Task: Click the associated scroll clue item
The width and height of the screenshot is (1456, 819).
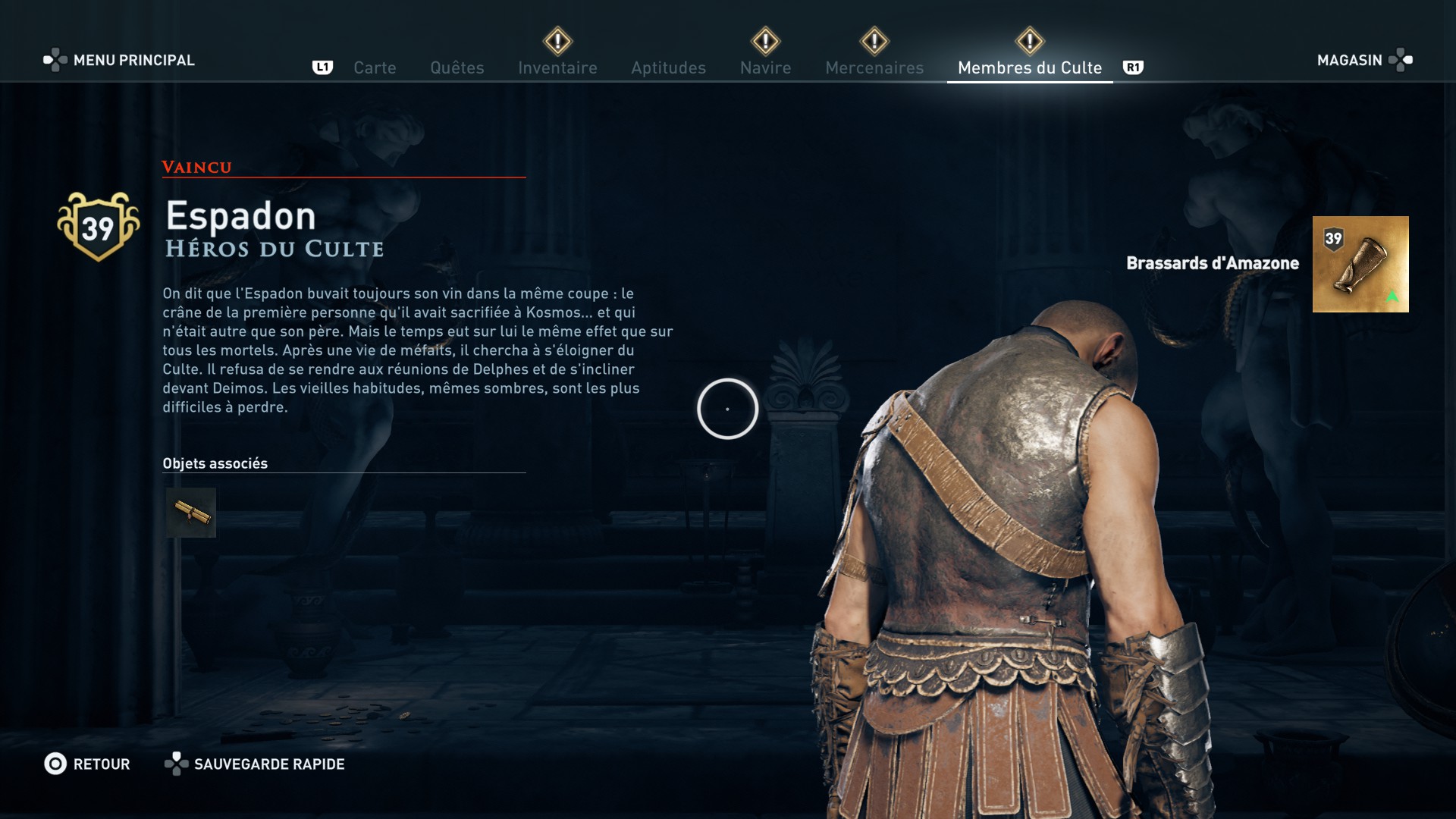Action: pos(191,513)
